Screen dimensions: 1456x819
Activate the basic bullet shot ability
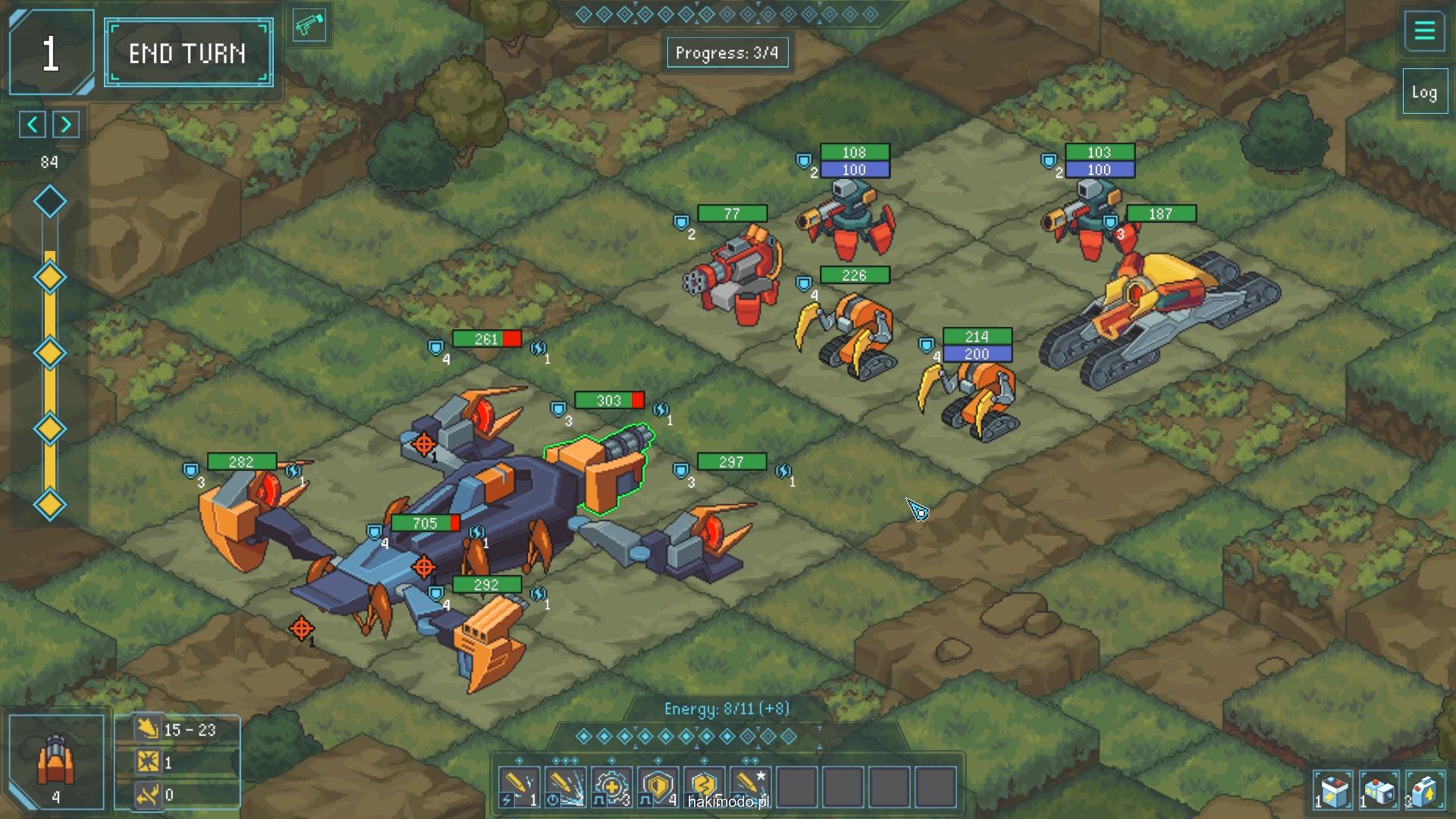tap(519, 787)
